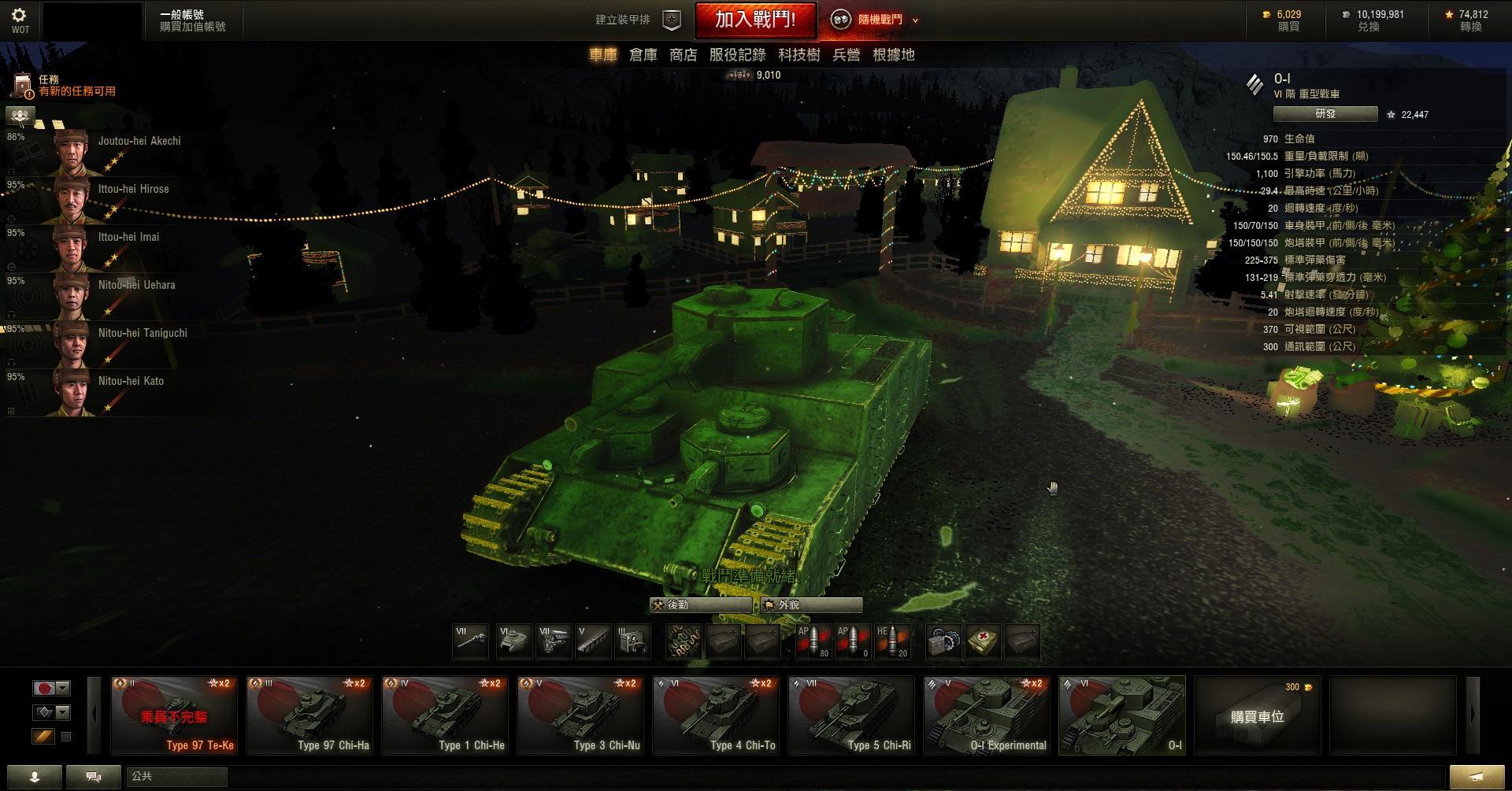Select the Type 4 Chi-To tank
The height and width of the screenshot is (791, 1512).
715,715
